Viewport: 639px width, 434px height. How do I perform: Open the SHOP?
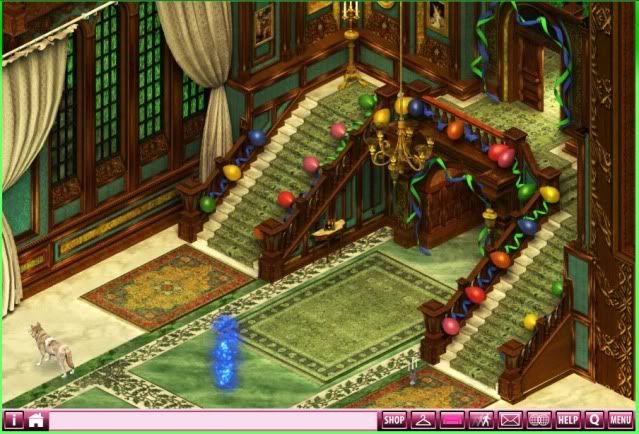coord(394,420)
